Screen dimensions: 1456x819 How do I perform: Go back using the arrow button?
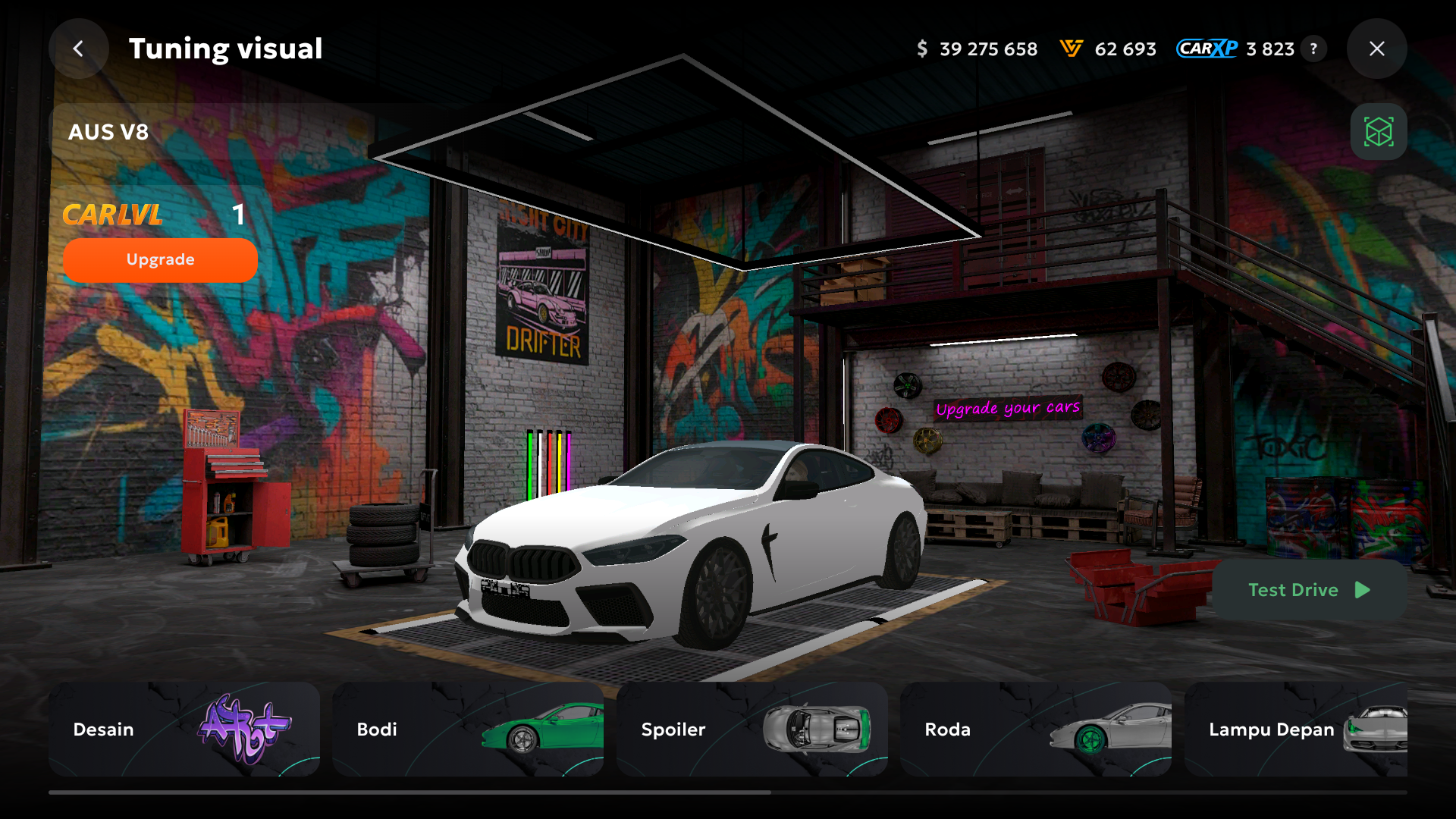tap(78, 49)
